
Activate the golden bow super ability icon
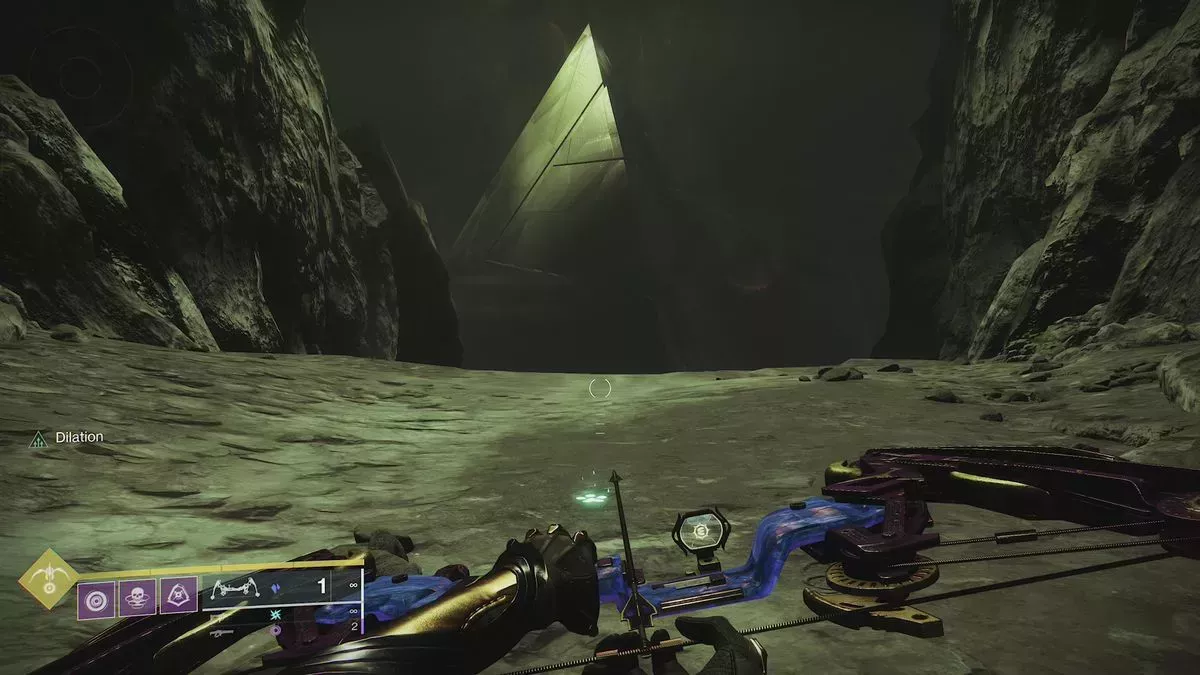(47, 579)
